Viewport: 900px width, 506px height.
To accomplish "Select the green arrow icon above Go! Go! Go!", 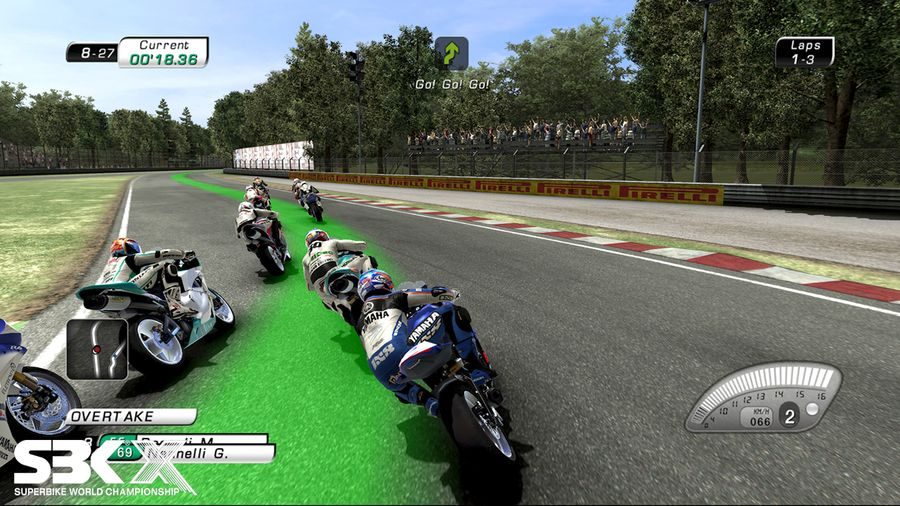I will point(452,54).
